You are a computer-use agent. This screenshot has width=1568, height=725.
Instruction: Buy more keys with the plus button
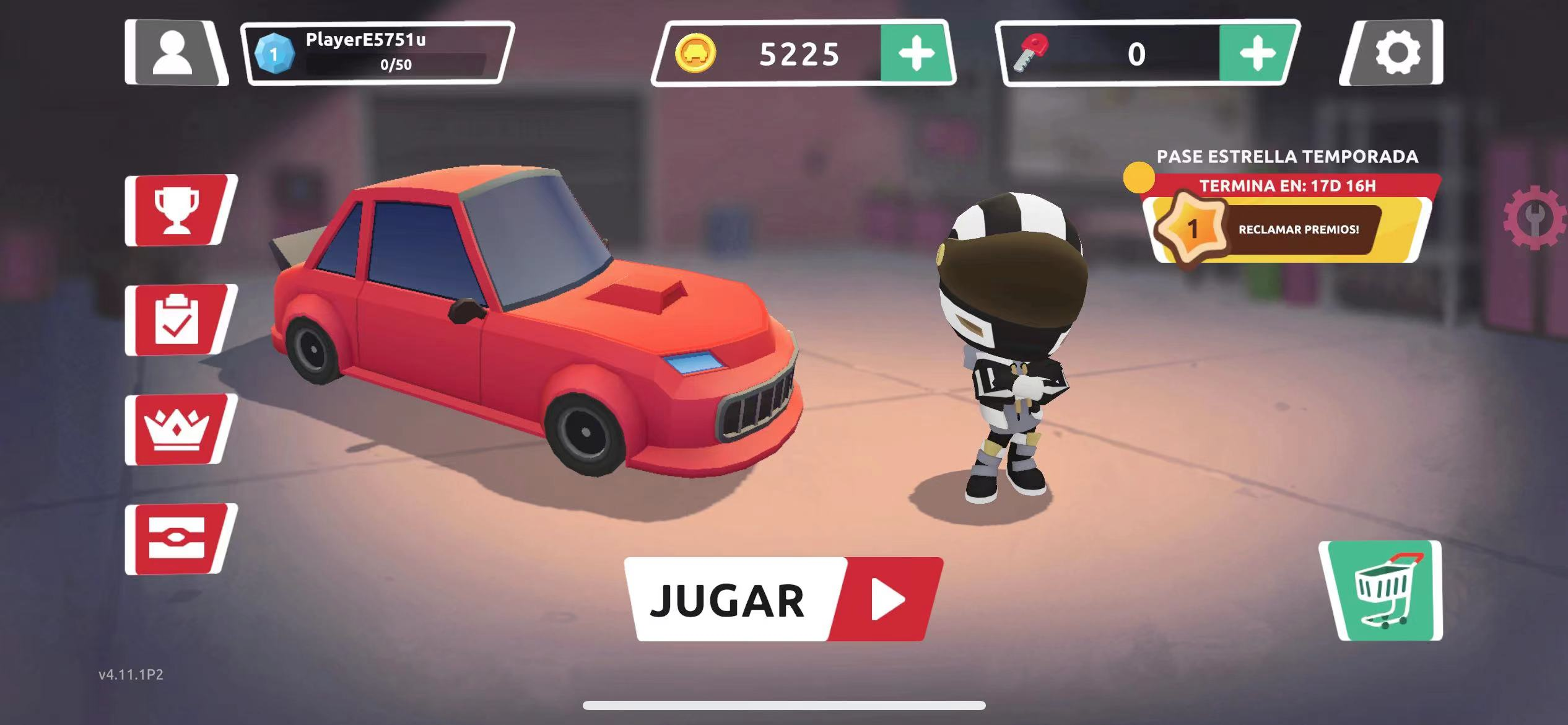pyautogui.click(x=1257, y=53)
